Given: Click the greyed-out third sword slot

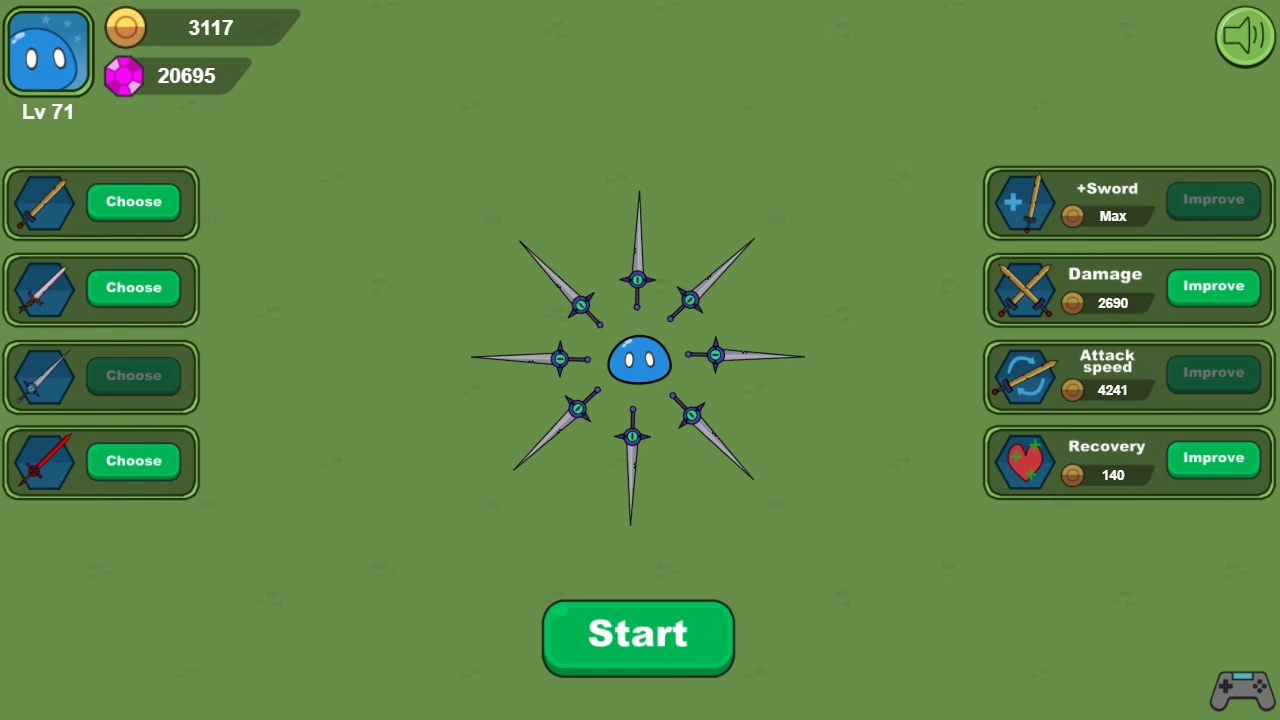Looking at the screenshot, I should pyautogui.click(x=44, y=375).
